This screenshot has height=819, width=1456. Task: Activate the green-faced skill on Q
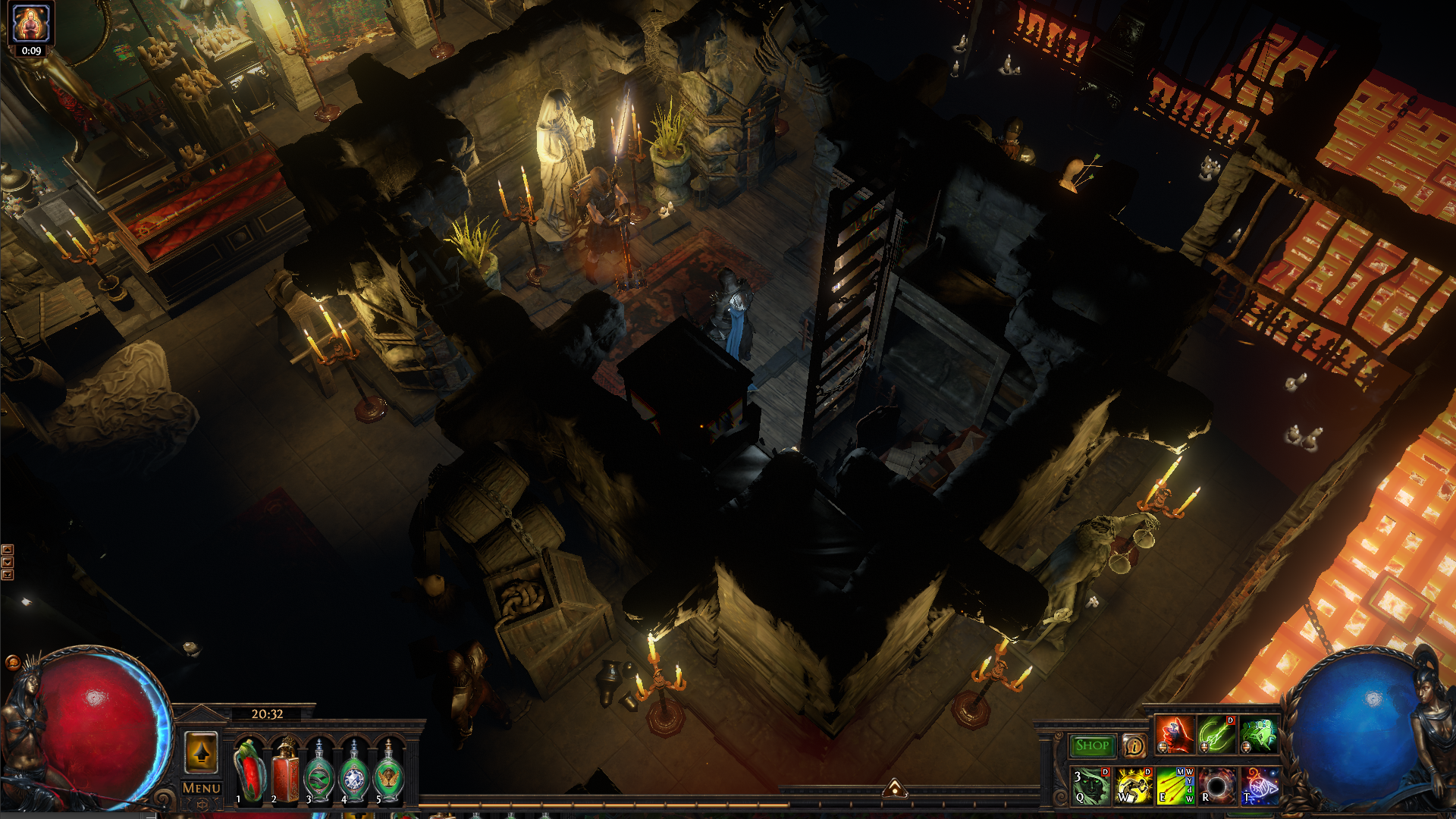pos(1090,786)
